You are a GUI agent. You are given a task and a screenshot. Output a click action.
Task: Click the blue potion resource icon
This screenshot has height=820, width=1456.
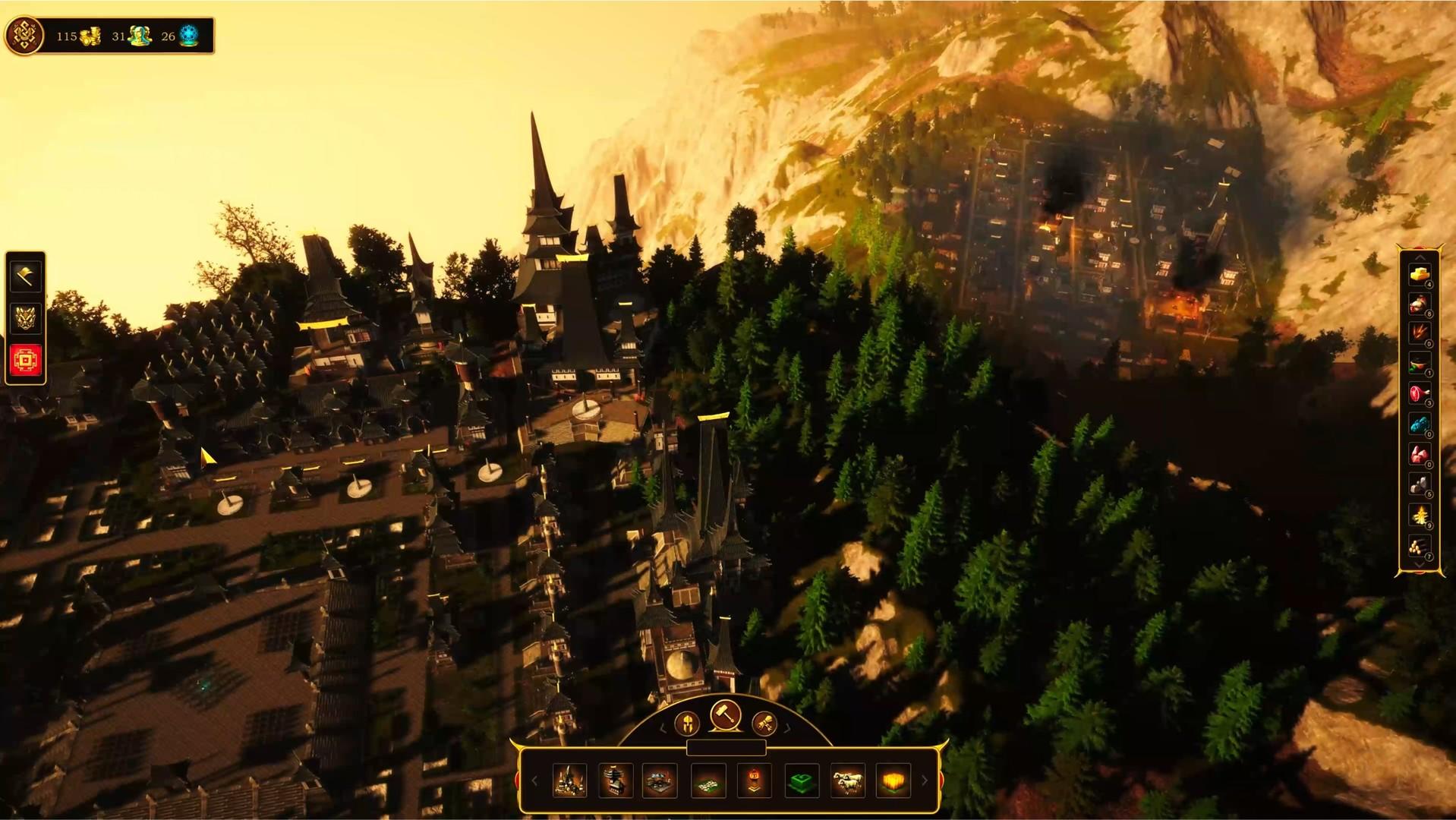(1419, 423)
